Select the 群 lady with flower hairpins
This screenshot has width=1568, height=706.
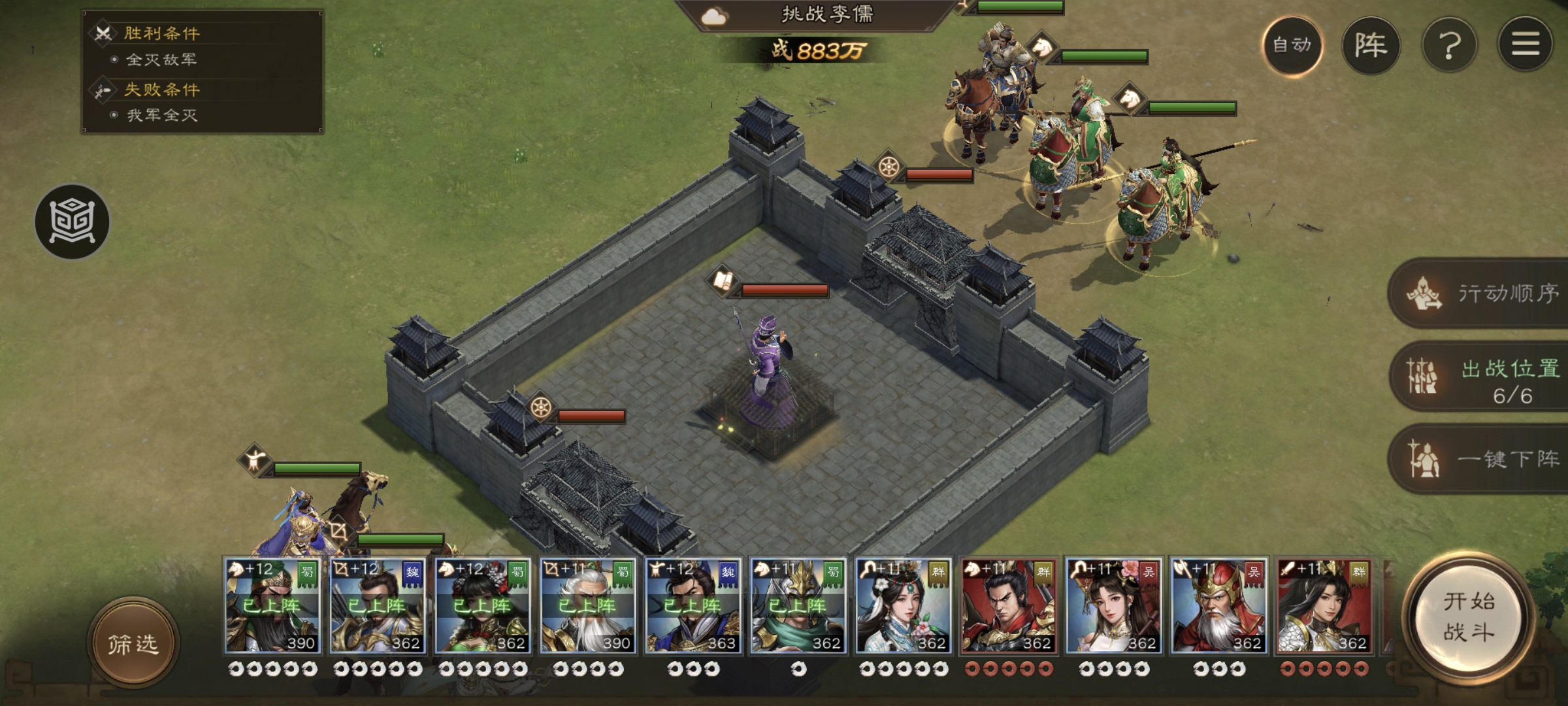pyautogui.click(x=903, y=606)
